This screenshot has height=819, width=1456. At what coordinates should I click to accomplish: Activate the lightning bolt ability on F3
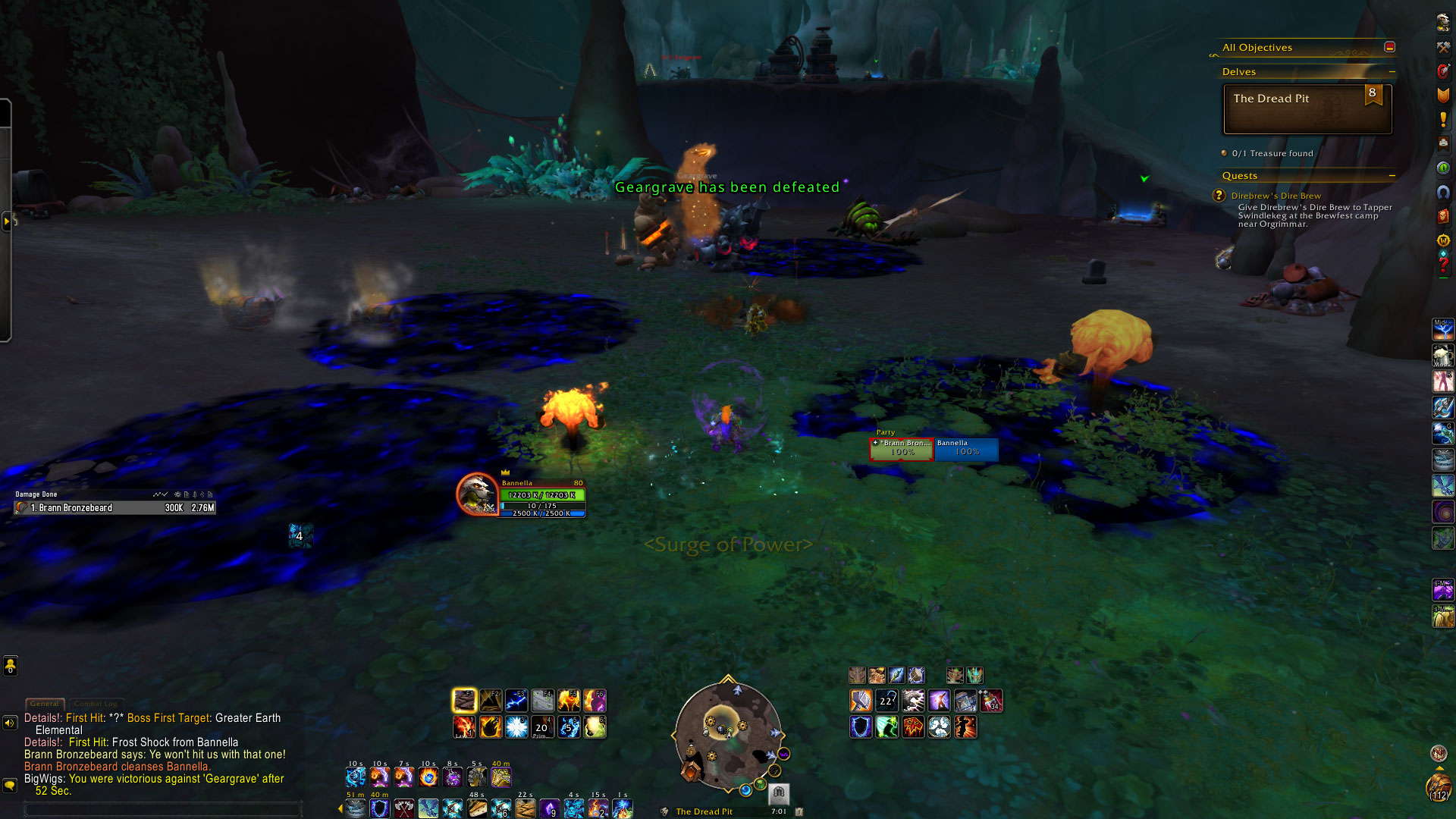click(516, 700)
